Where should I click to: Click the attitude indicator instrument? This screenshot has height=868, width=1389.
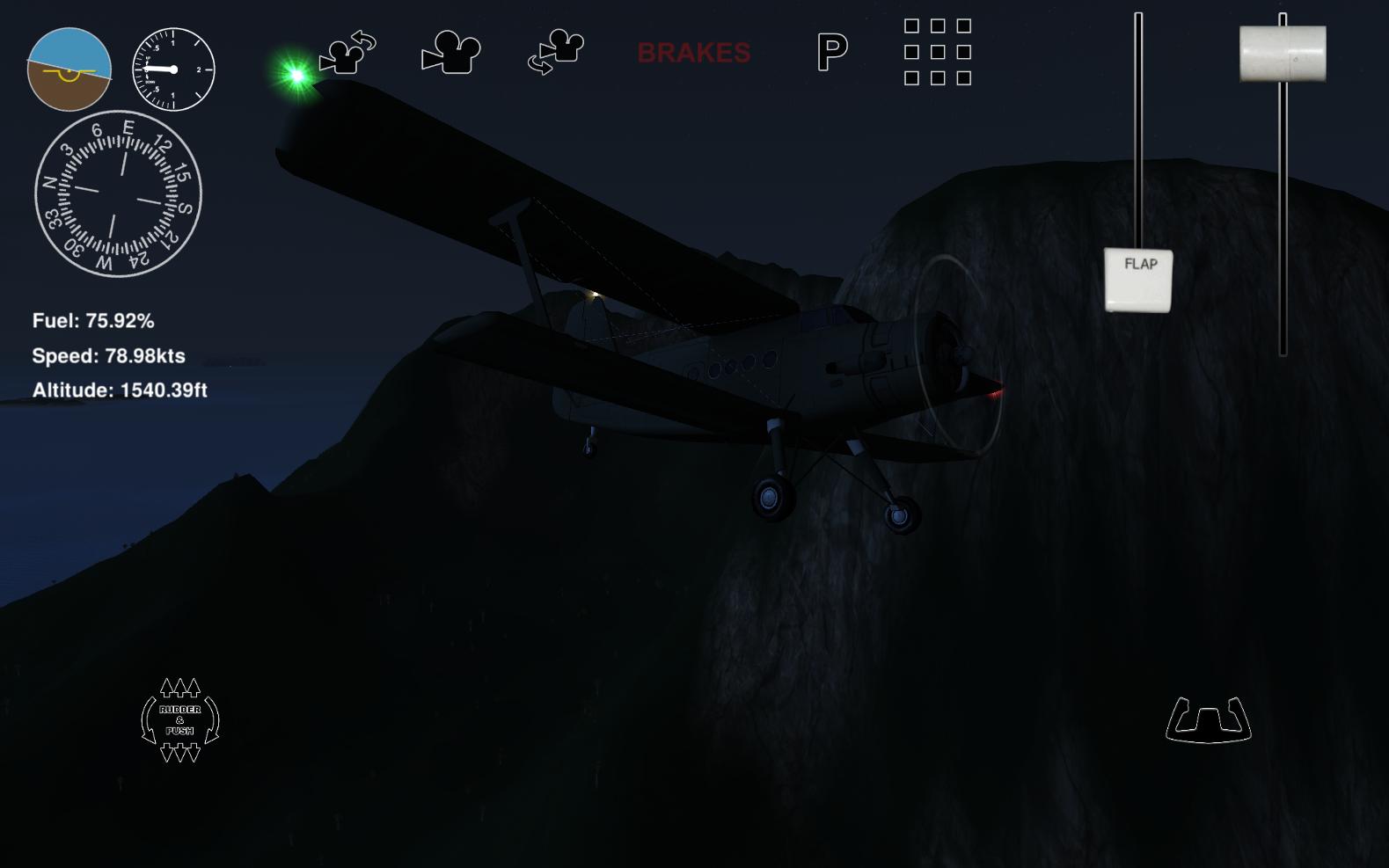[69, 69]
